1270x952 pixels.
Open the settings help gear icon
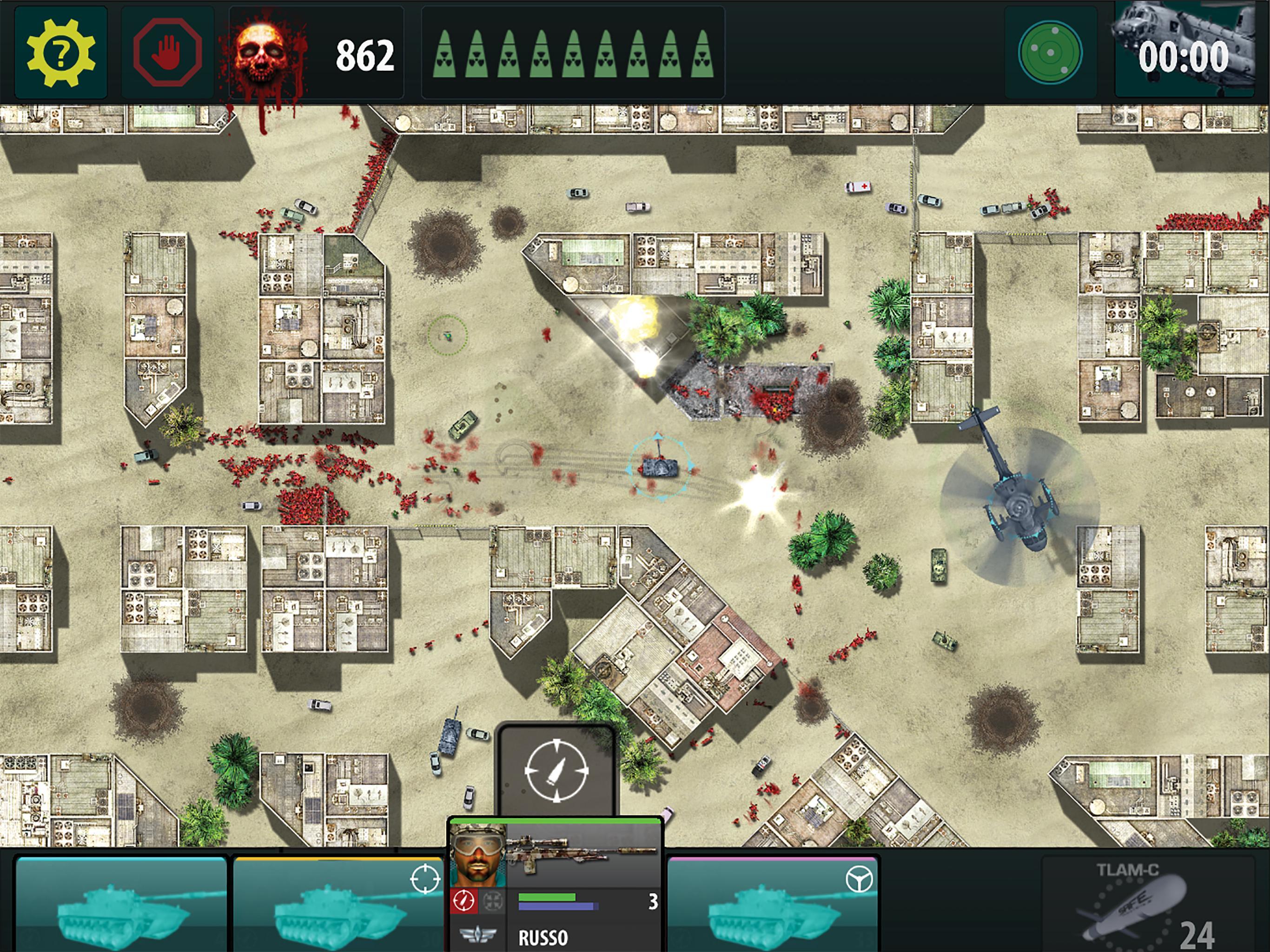point(61,52)
